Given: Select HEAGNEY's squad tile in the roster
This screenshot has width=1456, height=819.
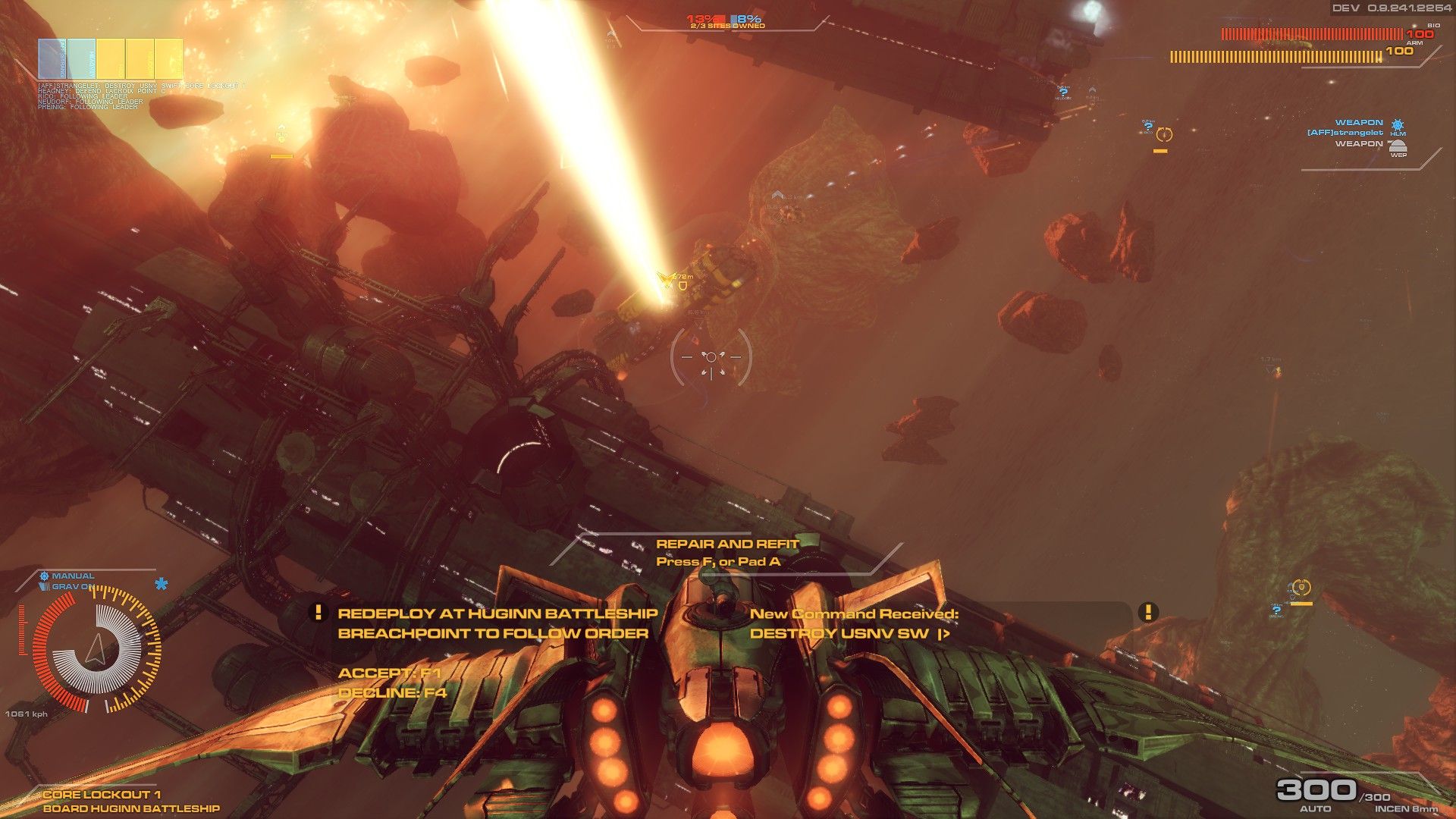Looking at the screenshot, I should pyautogui.click(x=81, y=58).
